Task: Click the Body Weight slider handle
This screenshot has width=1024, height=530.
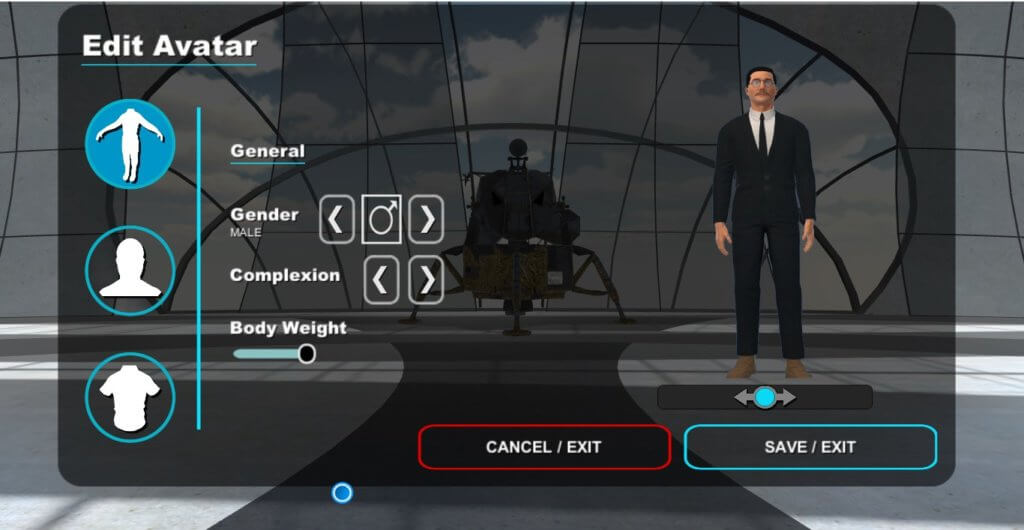Action: (x=306, y=353)
